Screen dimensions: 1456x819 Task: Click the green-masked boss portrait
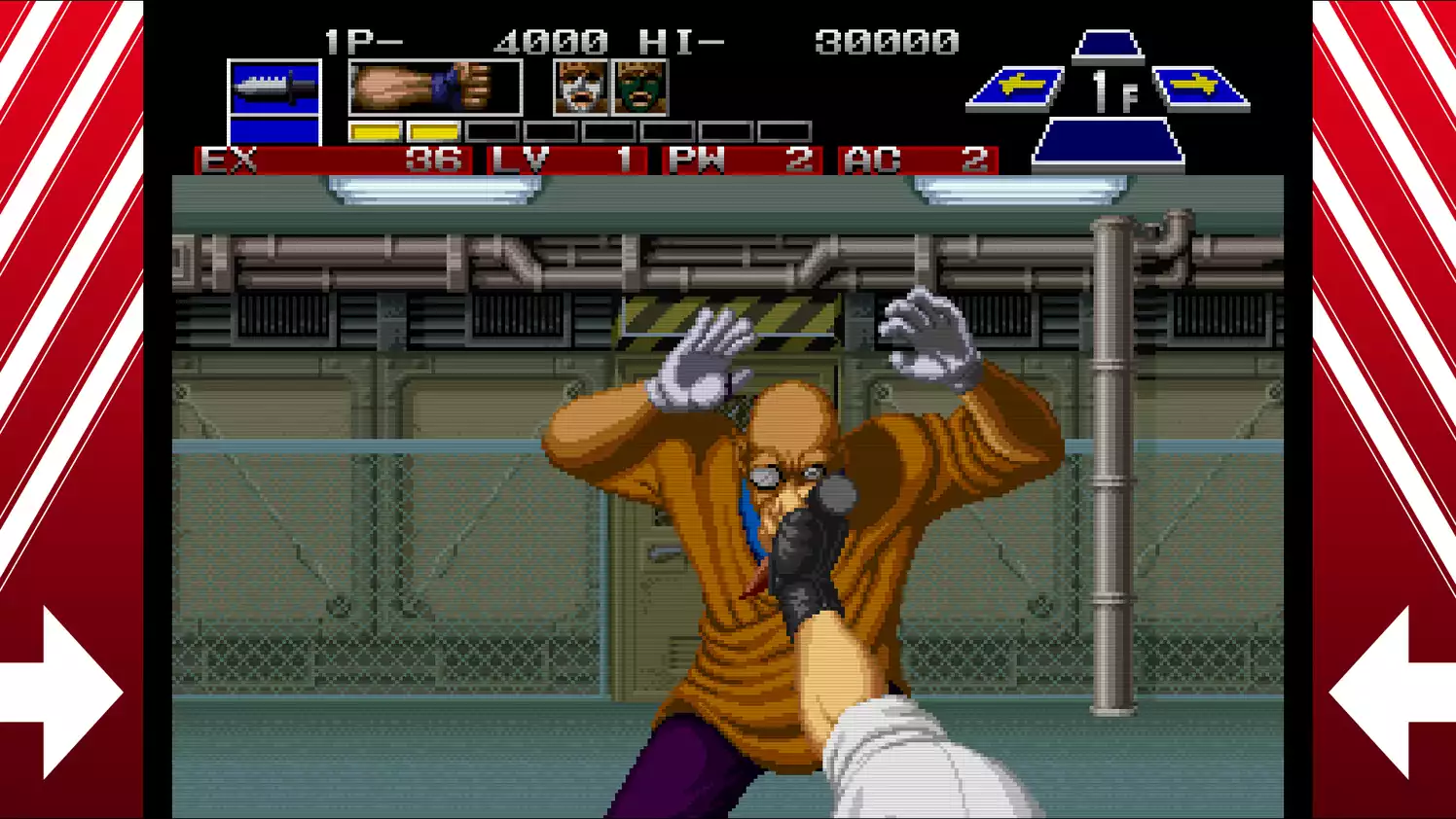639,88
